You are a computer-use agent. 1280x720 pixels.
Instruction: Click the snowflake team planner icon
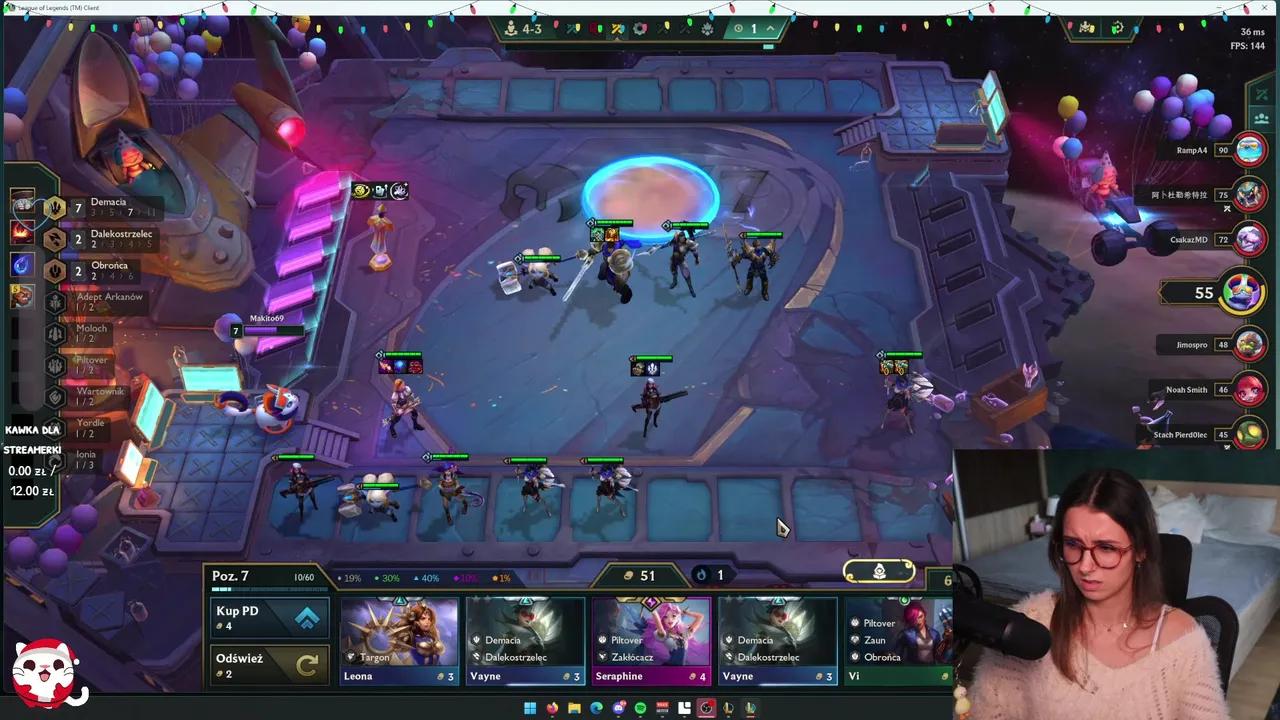coord(708,29)
